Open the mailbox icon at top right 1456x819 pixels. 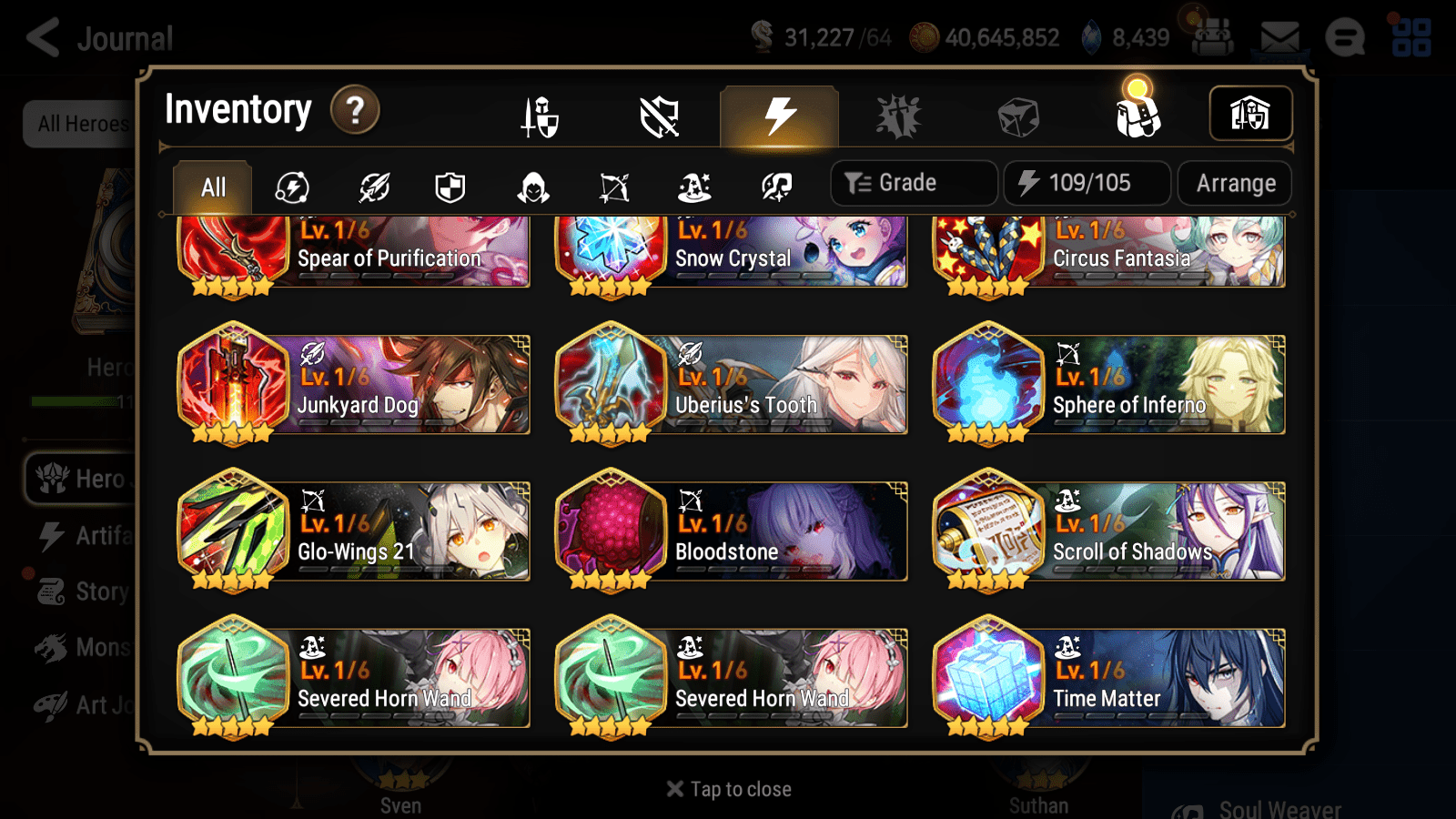(1278, 36)
